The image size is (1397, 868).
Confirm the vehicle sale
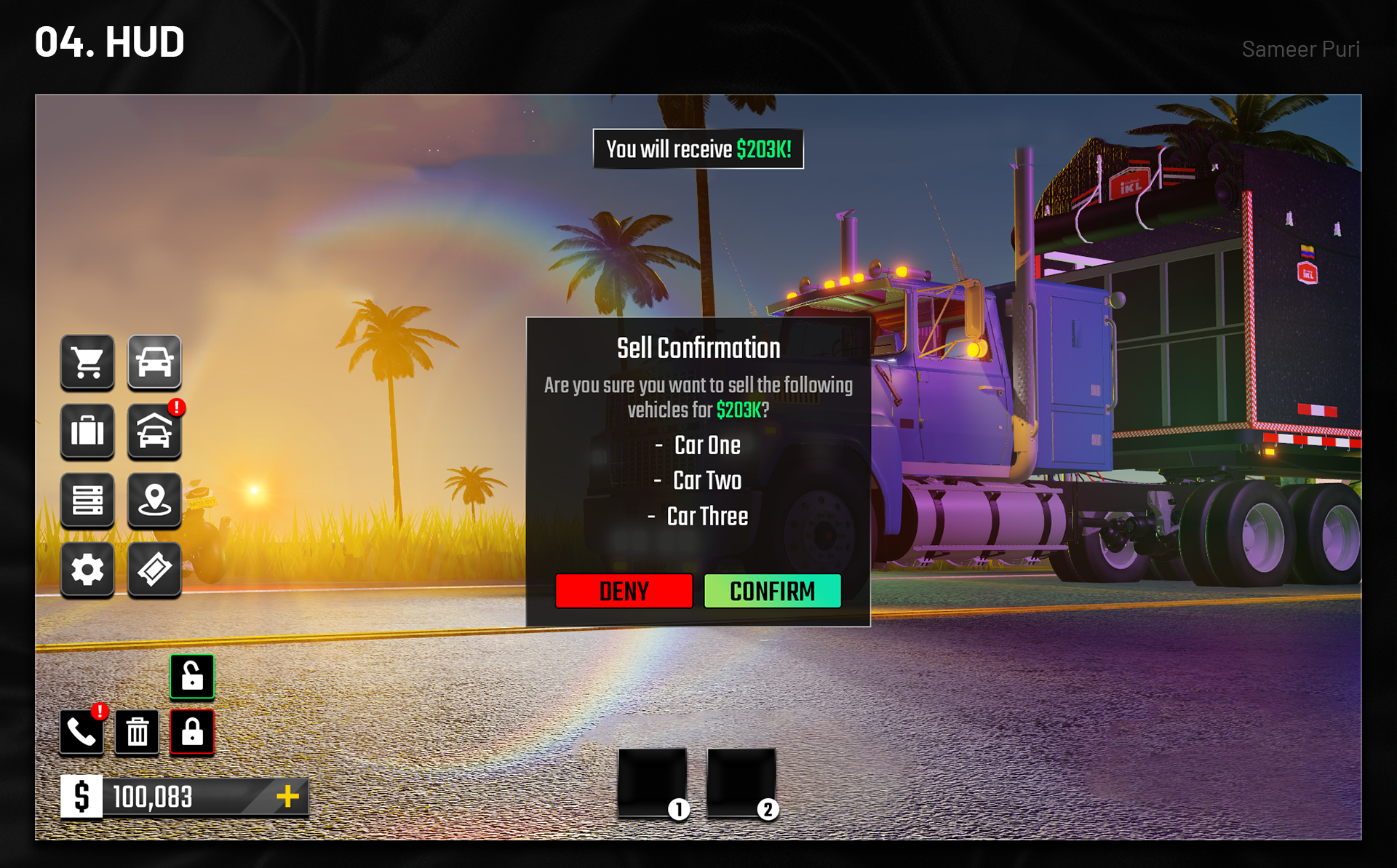[772, 591]
